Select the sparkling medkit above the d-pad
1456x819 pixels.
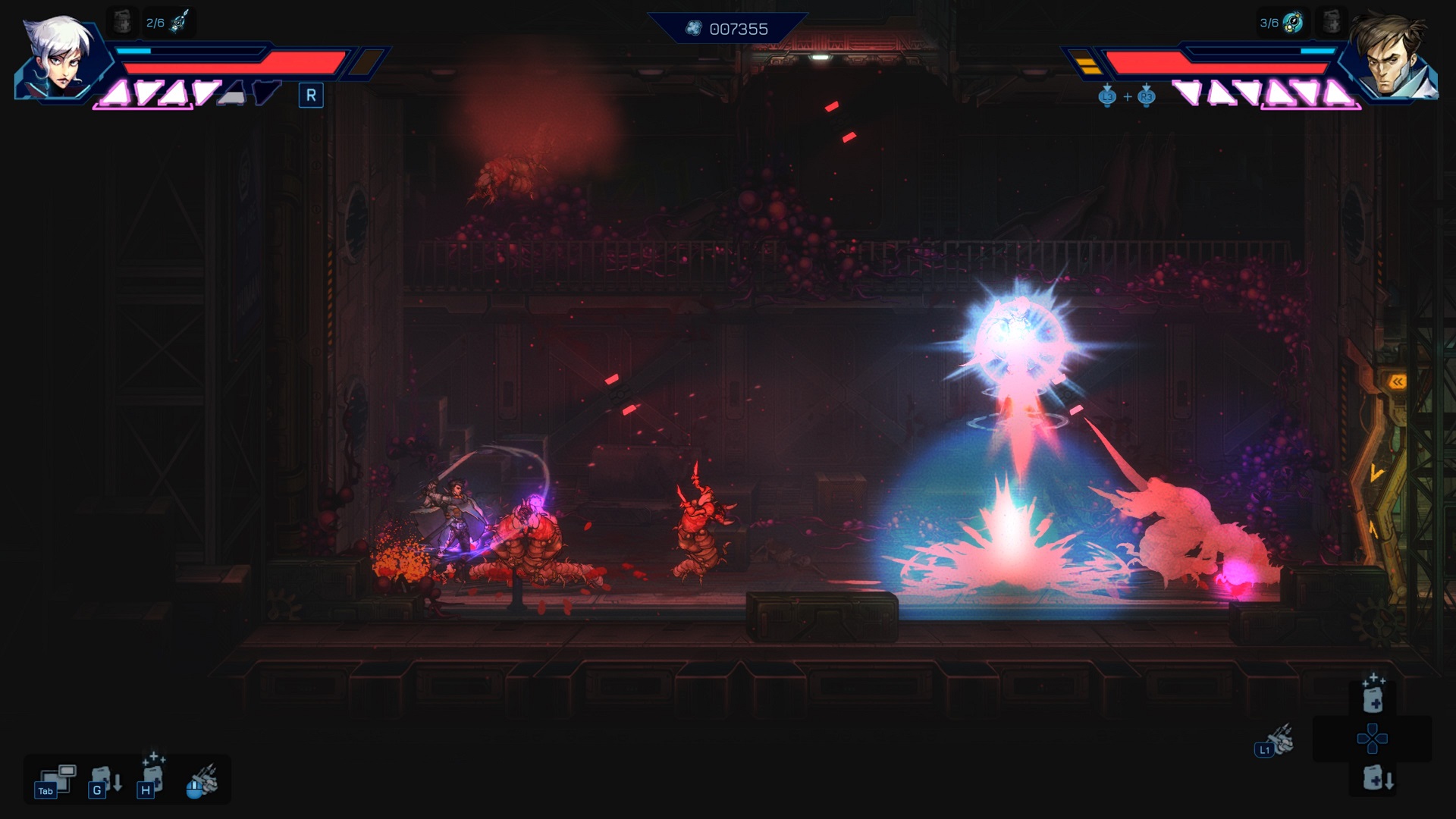click(x=1373, y=694)
